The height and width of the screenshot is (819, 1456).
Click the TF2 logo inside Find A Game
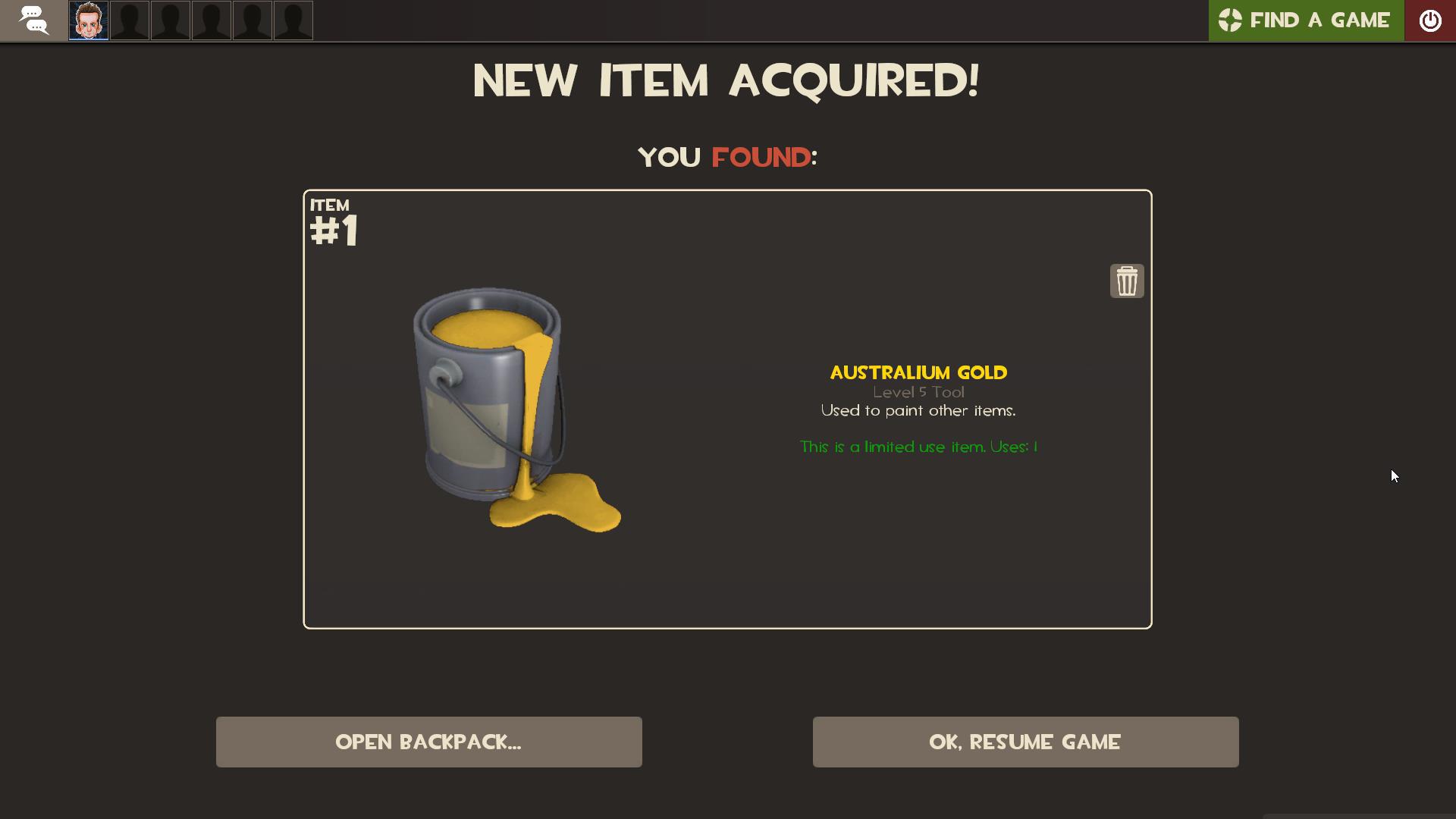1231,20
